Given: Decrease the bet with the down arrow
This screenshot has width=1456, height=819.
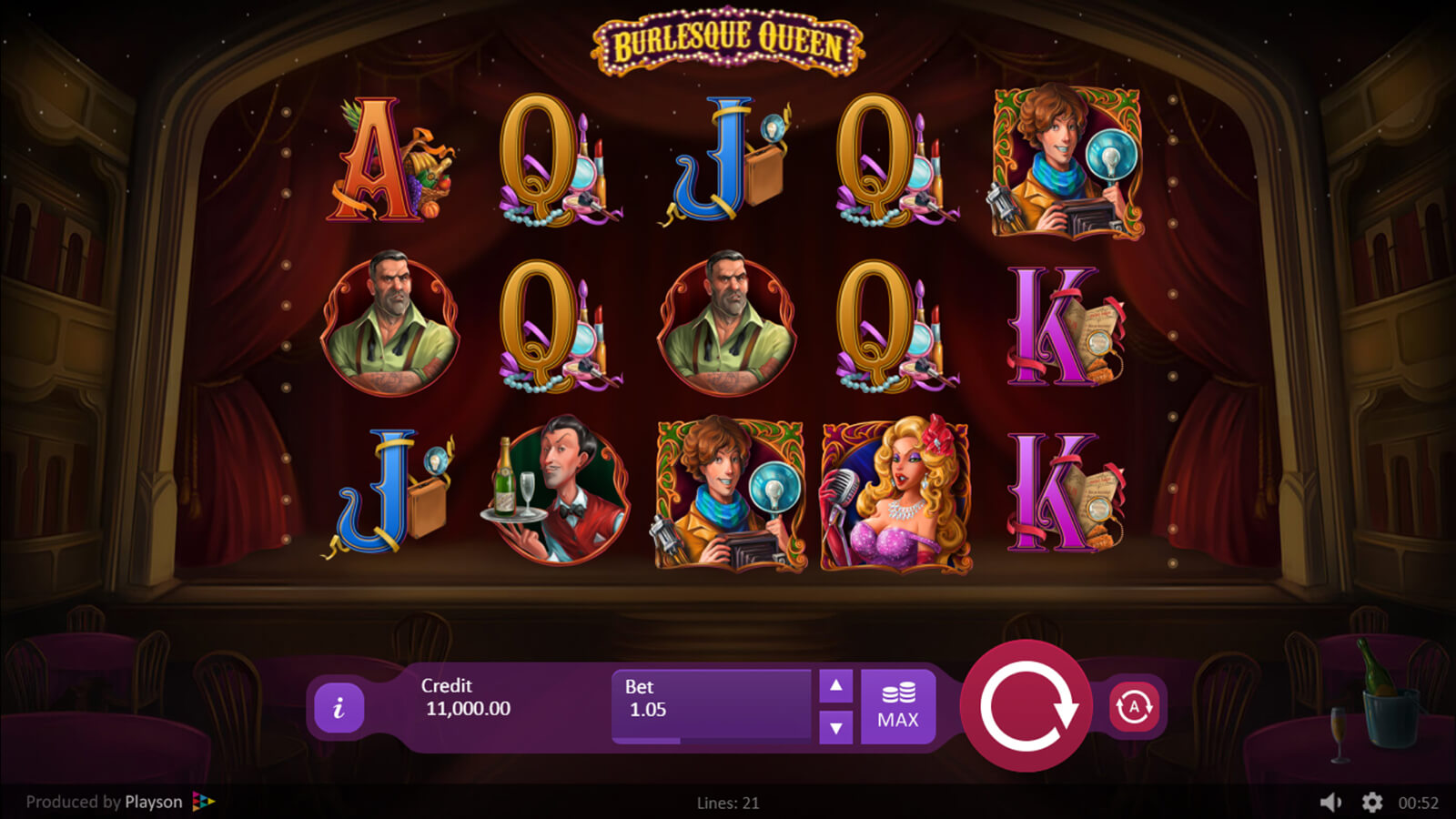Looking at the screenshot, I should pos(835,727).
